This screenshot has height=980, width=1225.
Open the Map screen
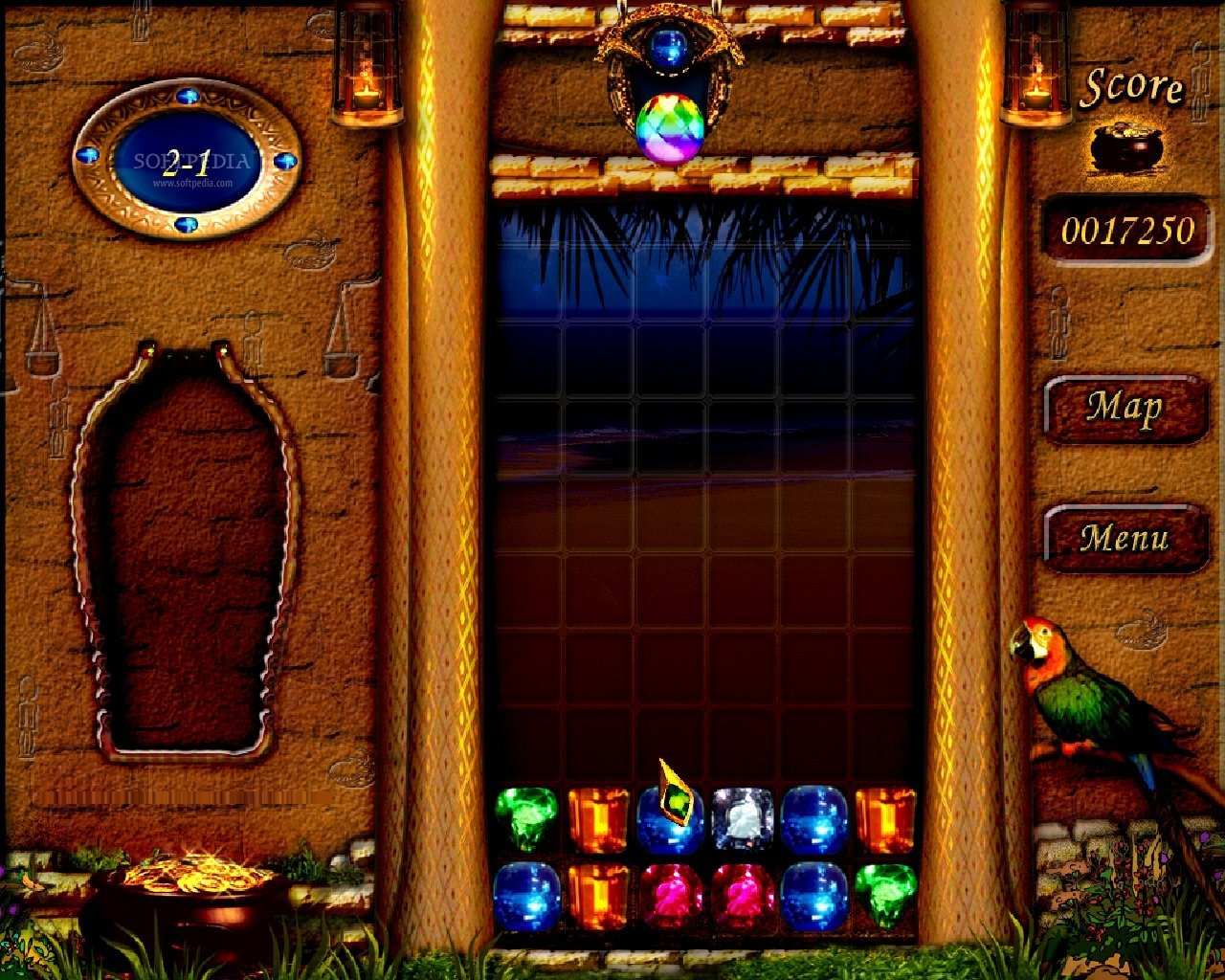click(1125, 408)
